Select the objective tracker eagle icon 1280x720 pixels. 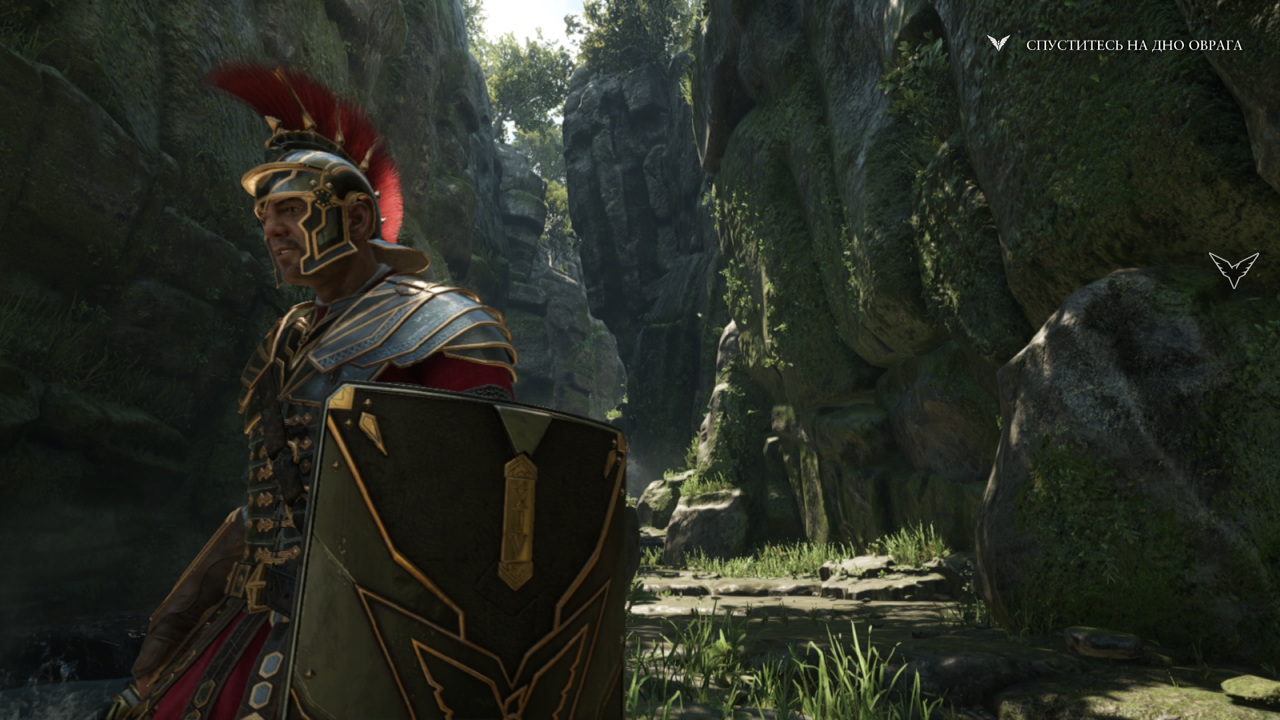998,43
